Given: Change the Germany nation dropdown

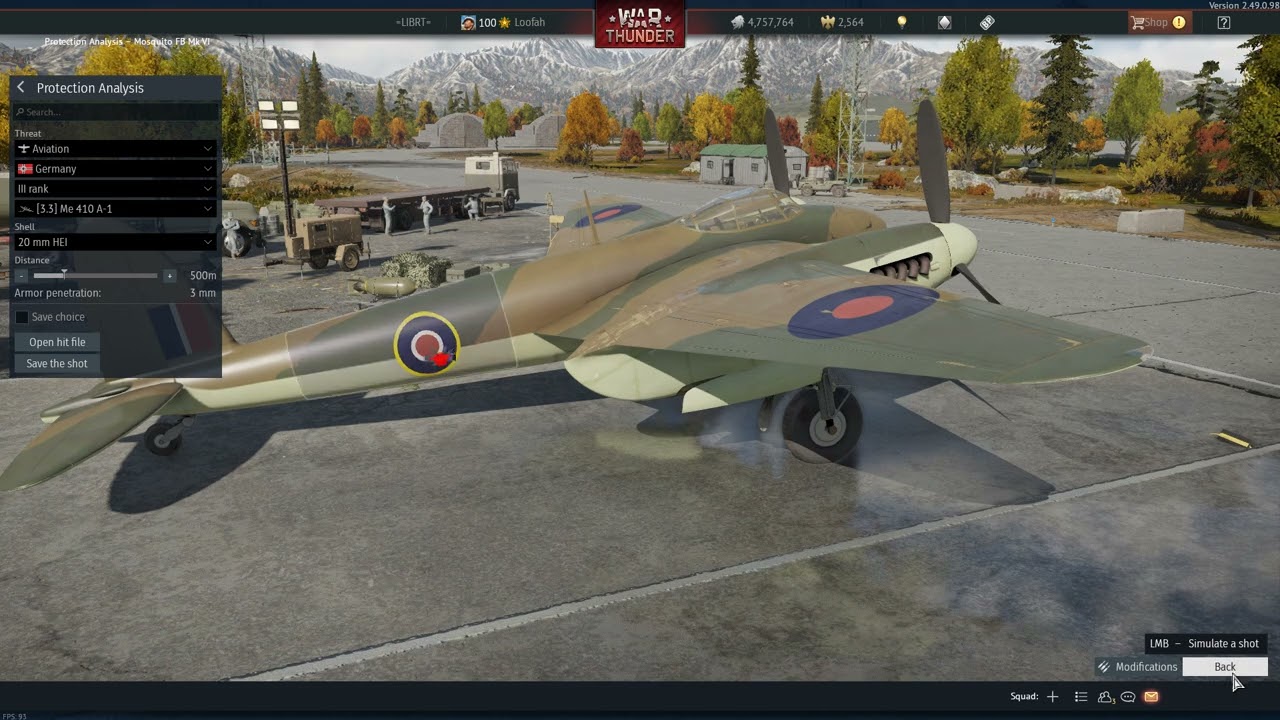Looking at the screenshot, I should pyautogui.click(x=115, y=169).
